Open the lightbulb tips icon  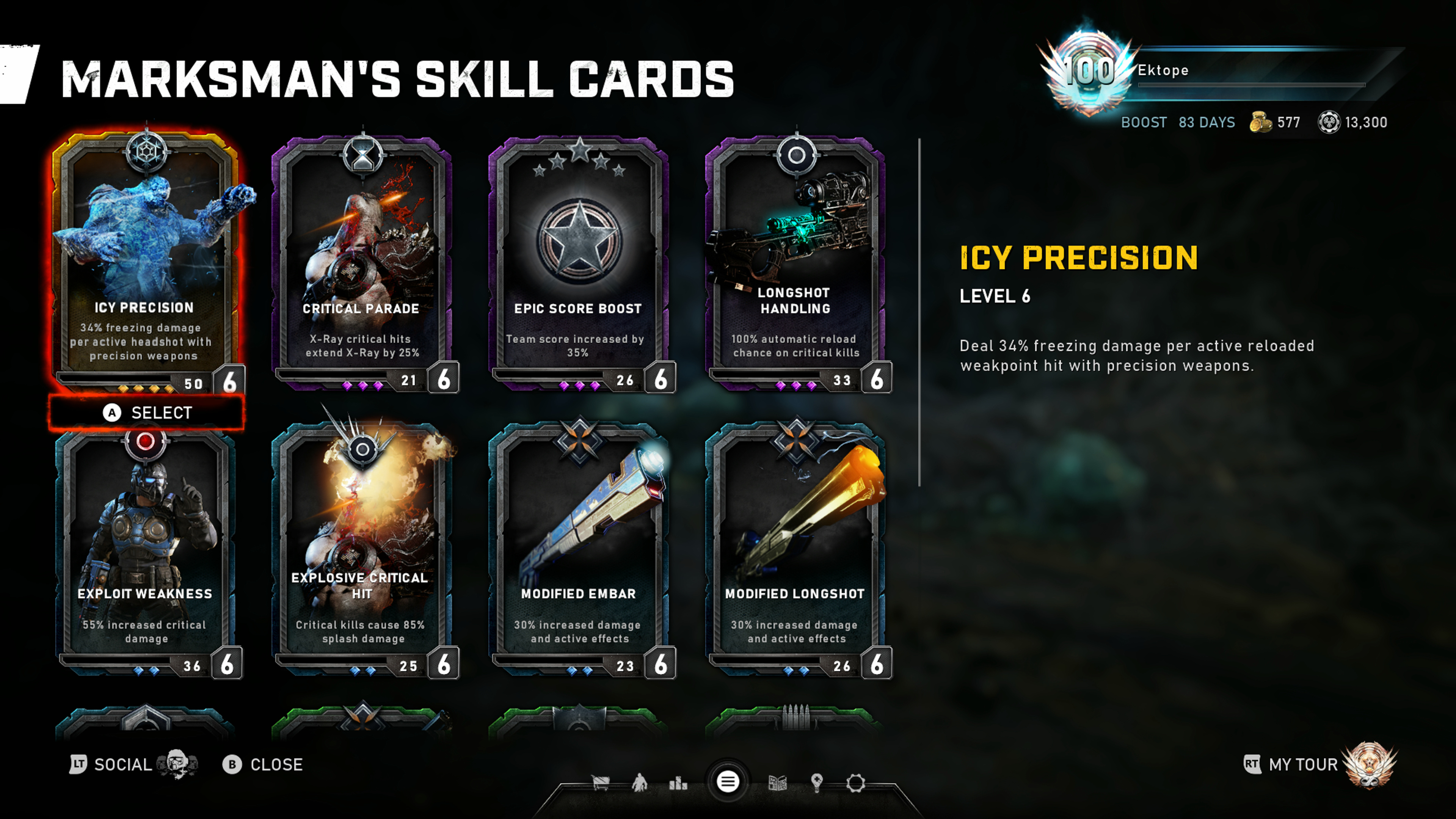click(817, 783)
